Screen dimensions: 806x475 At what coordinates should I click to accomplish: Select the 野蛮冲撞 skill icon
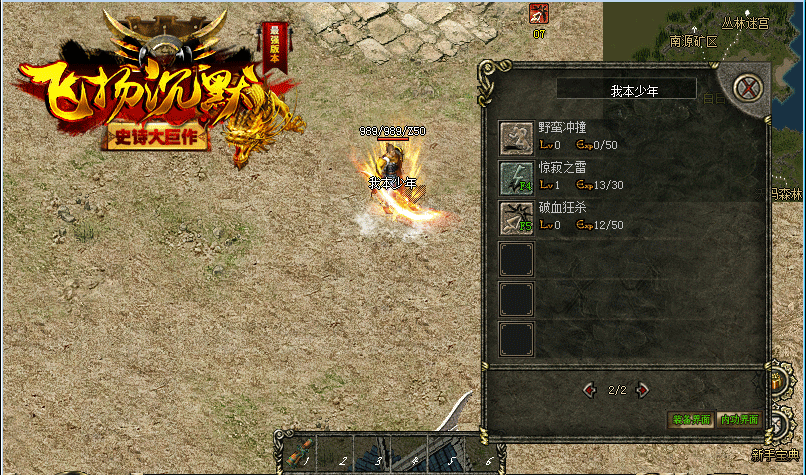point(517,137)
